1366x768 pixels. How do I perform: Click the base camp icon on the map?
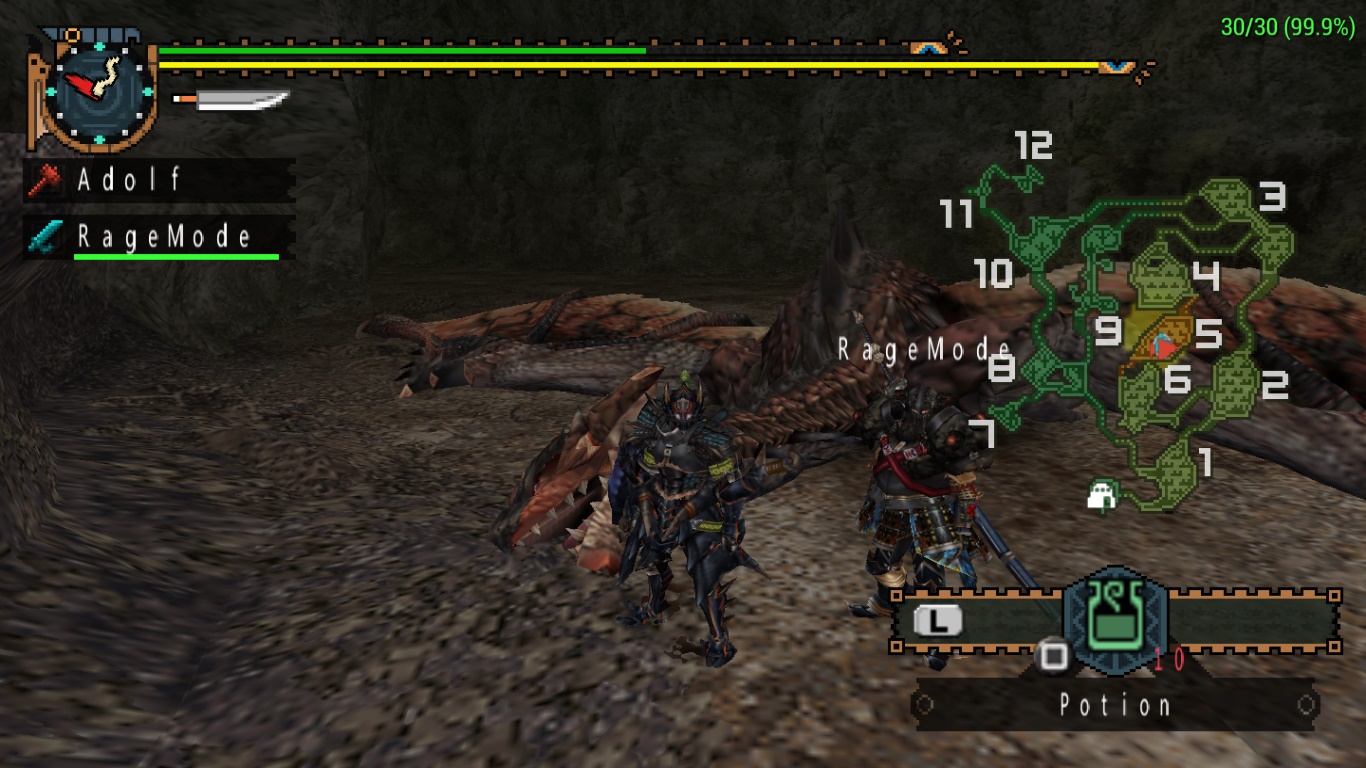[x=1102, y=494]
